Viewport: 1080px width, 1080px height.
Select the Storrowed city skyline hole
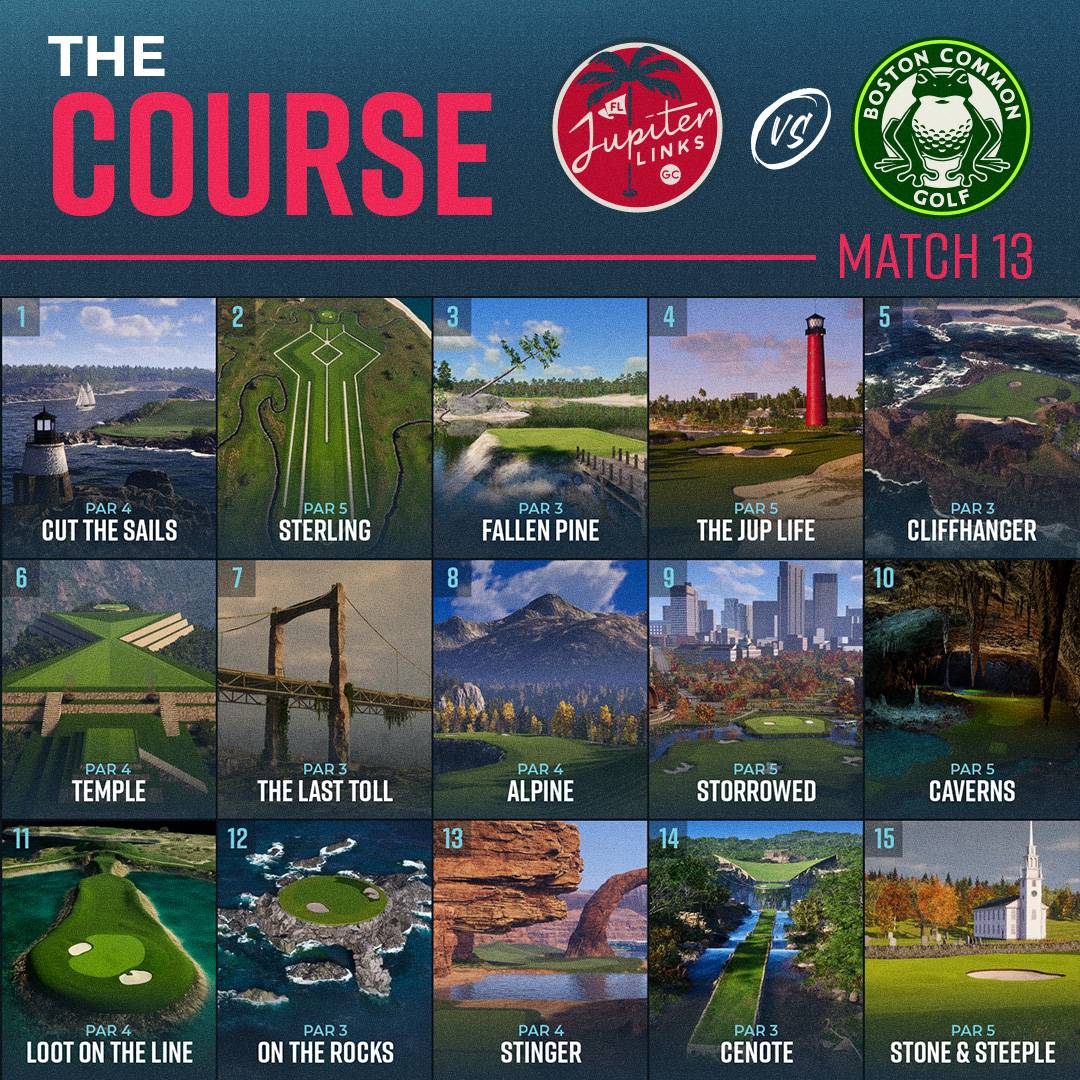[x=756, y=689]
